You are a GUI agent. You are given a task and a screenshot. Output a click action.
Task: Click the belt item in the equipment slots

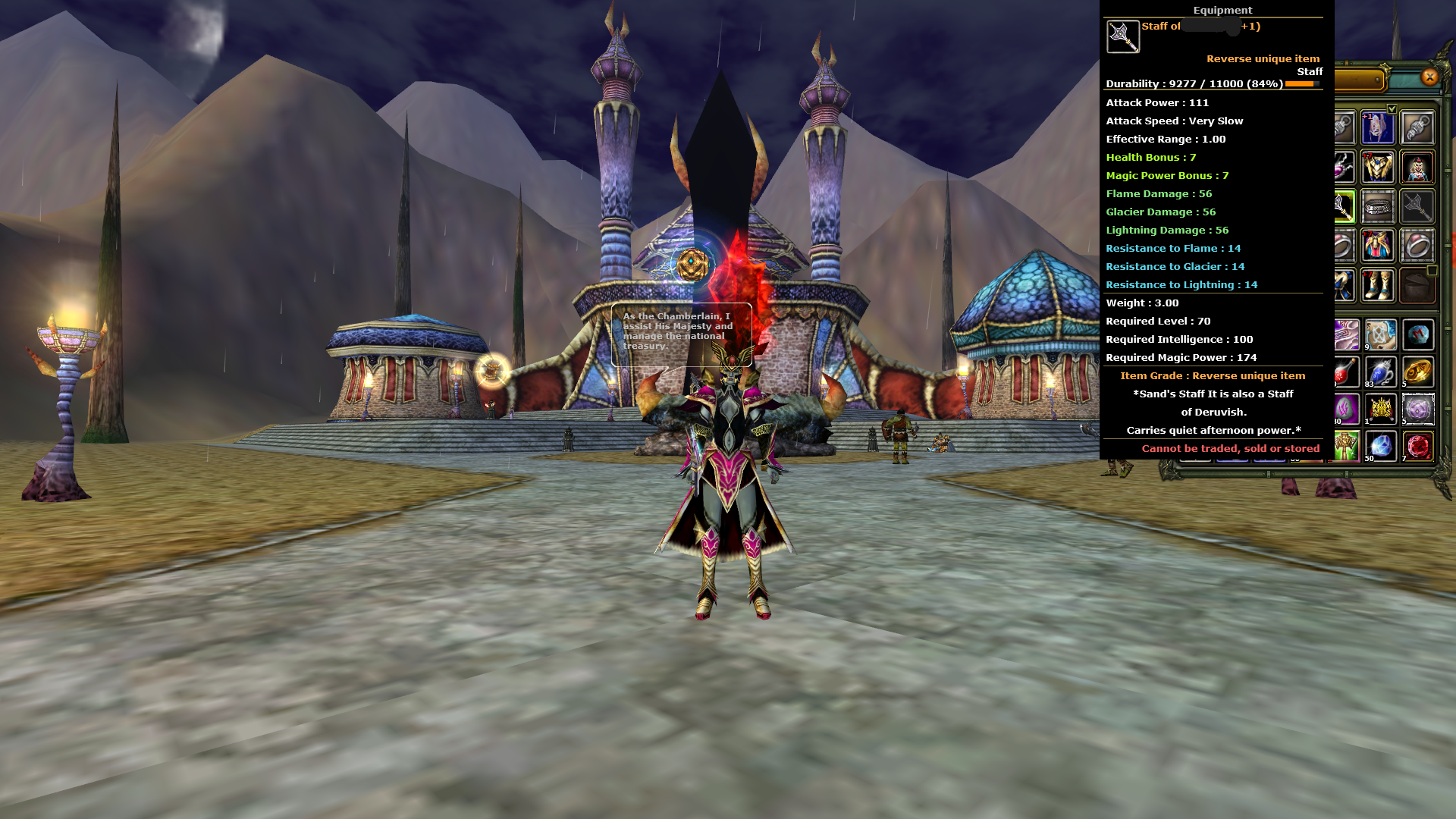tap(1379, 206)
